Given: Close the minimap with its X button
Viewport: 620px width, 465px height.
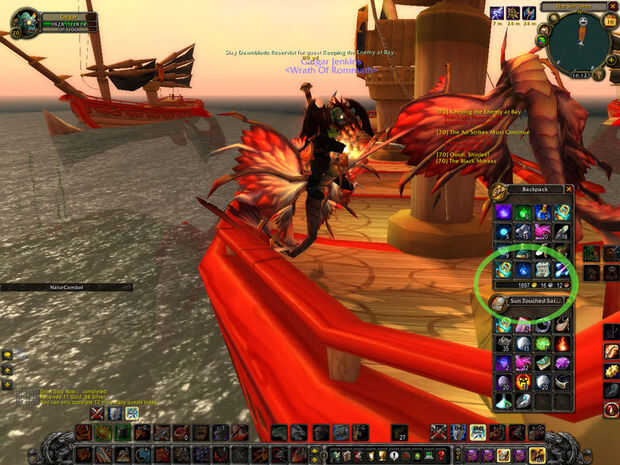Looking at the screenshot, I should tap(611, 6).
